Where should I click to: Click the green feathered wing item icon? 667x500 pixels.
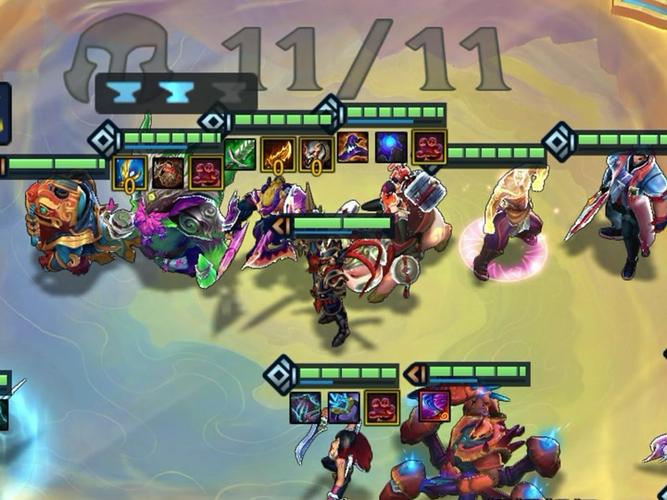click(241, 155)
